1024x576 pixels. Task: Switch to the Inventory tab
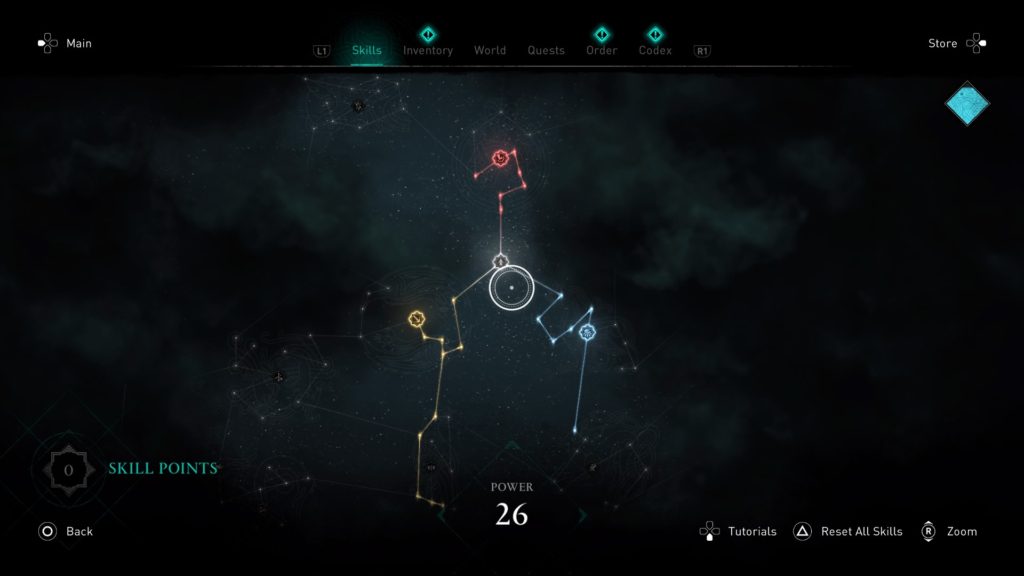427,50
